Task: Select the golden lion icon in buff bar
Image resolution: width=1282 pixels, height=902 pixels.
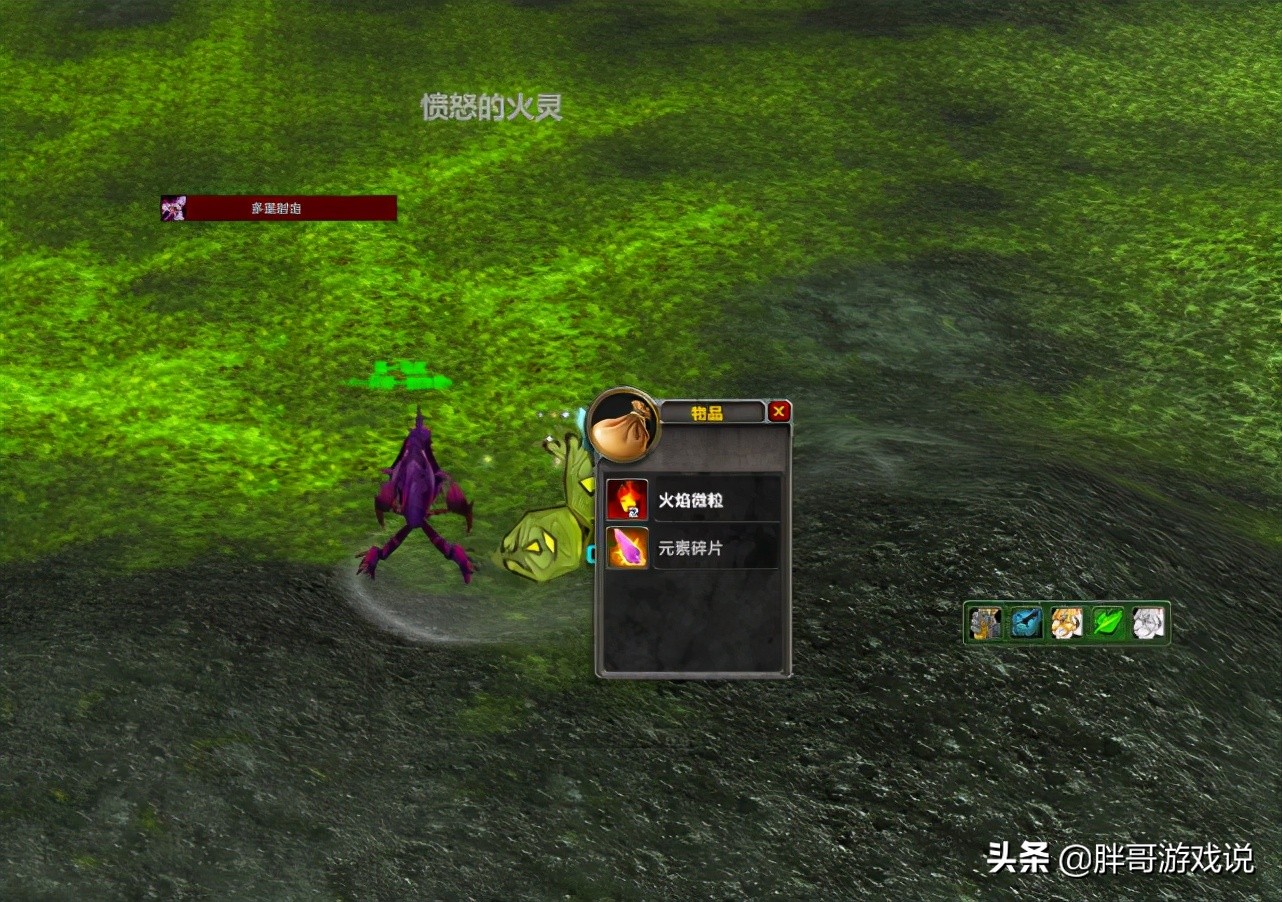Action: [1067, 623]
